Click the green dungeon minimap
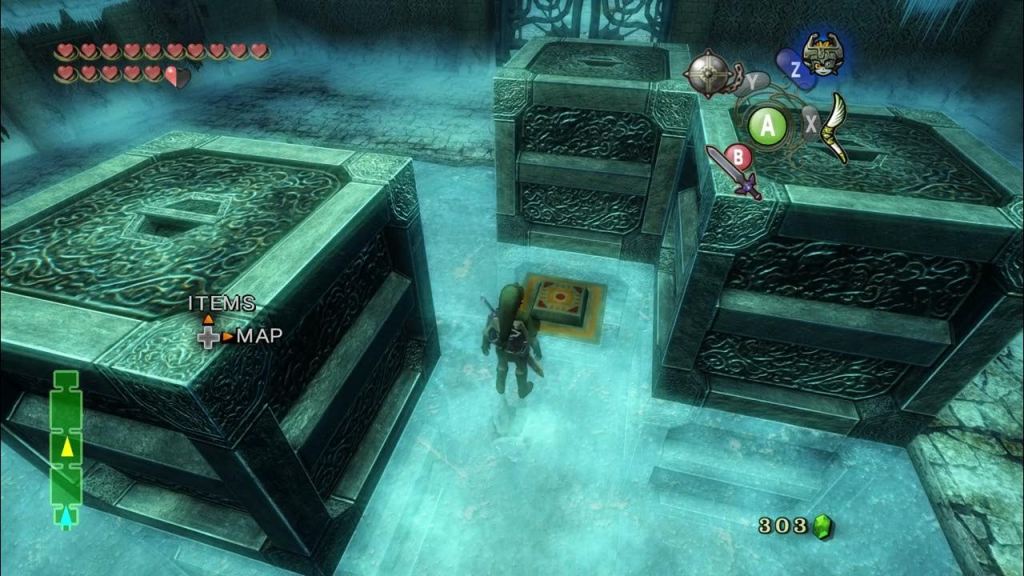This screenshot has width=1024, height=576. point(66,448)
